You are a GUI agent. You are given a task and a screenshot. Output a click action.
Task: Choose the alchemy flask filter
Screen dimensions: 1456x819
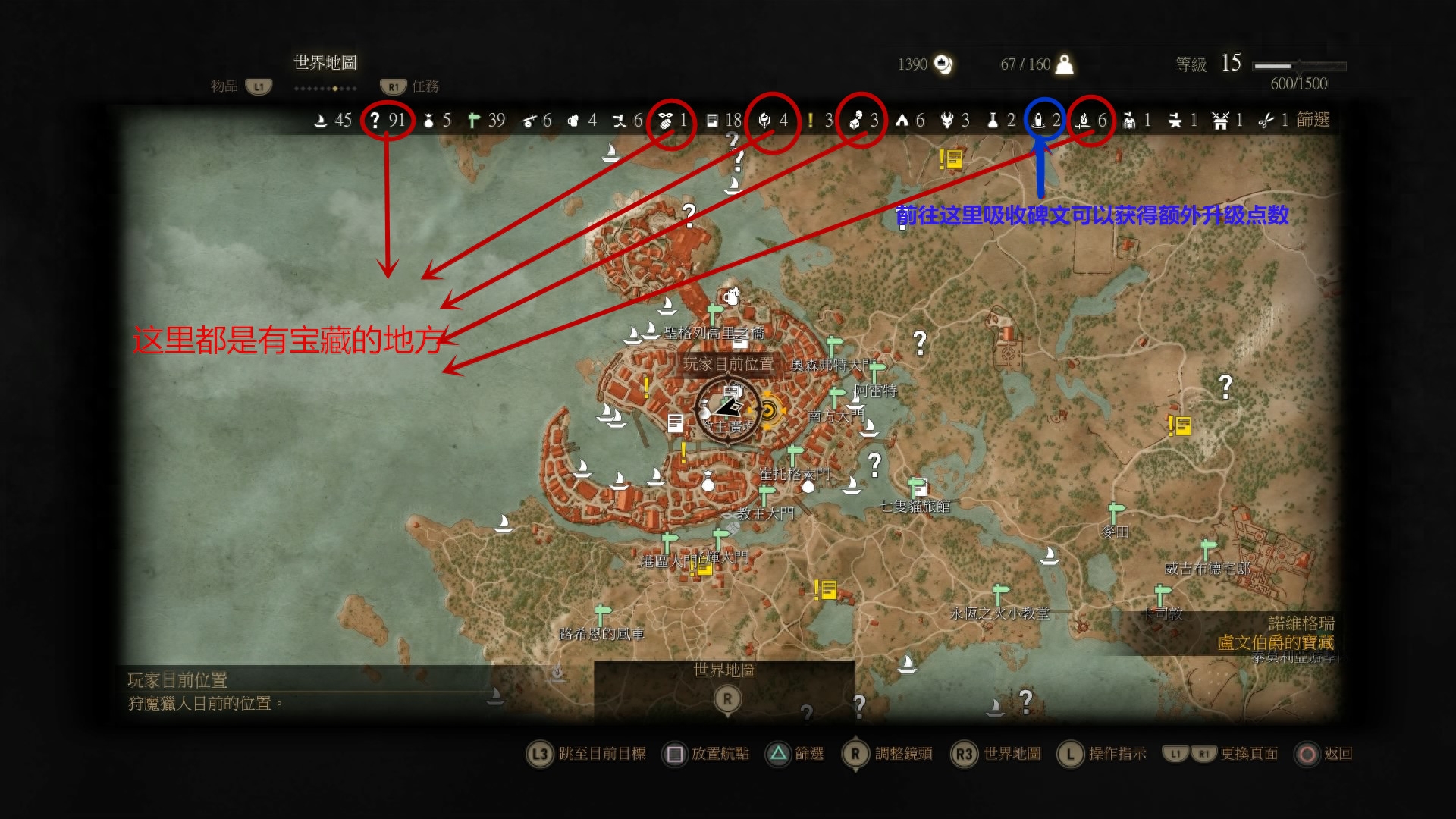click(992, 120)
